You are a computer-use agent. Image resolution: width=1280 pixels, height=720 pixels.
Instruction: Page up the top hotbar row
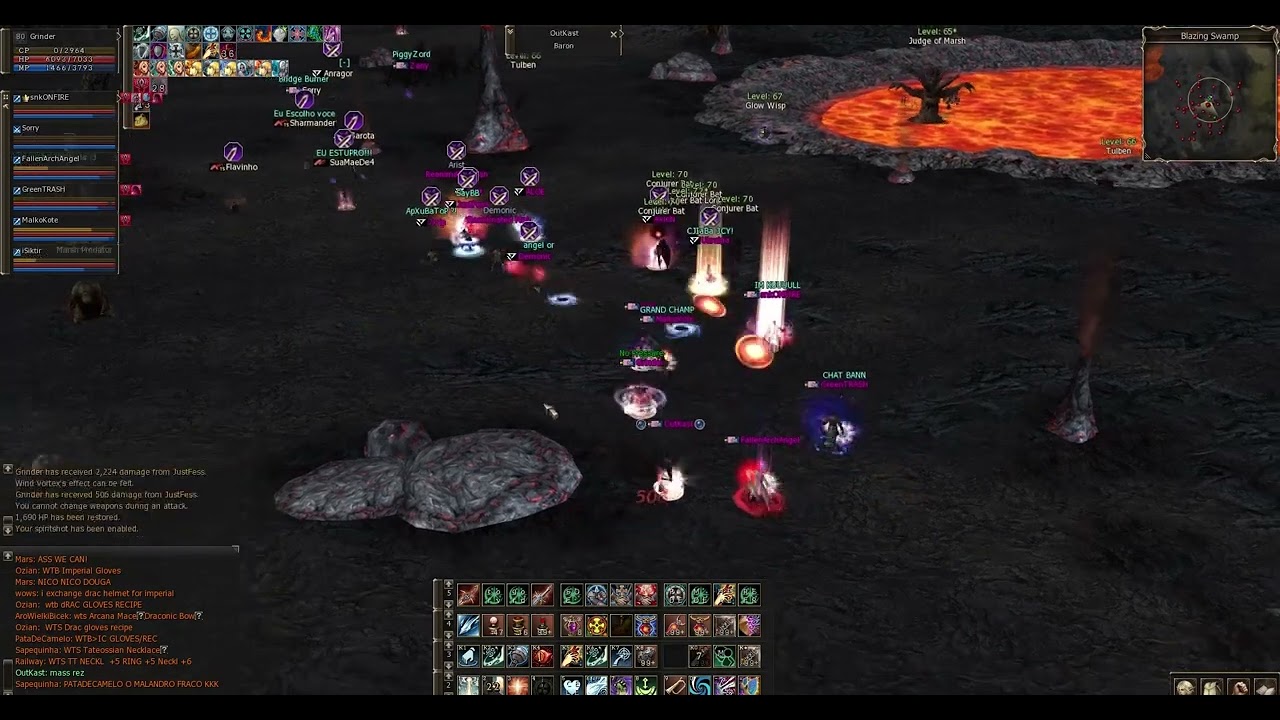pos(448,585)
